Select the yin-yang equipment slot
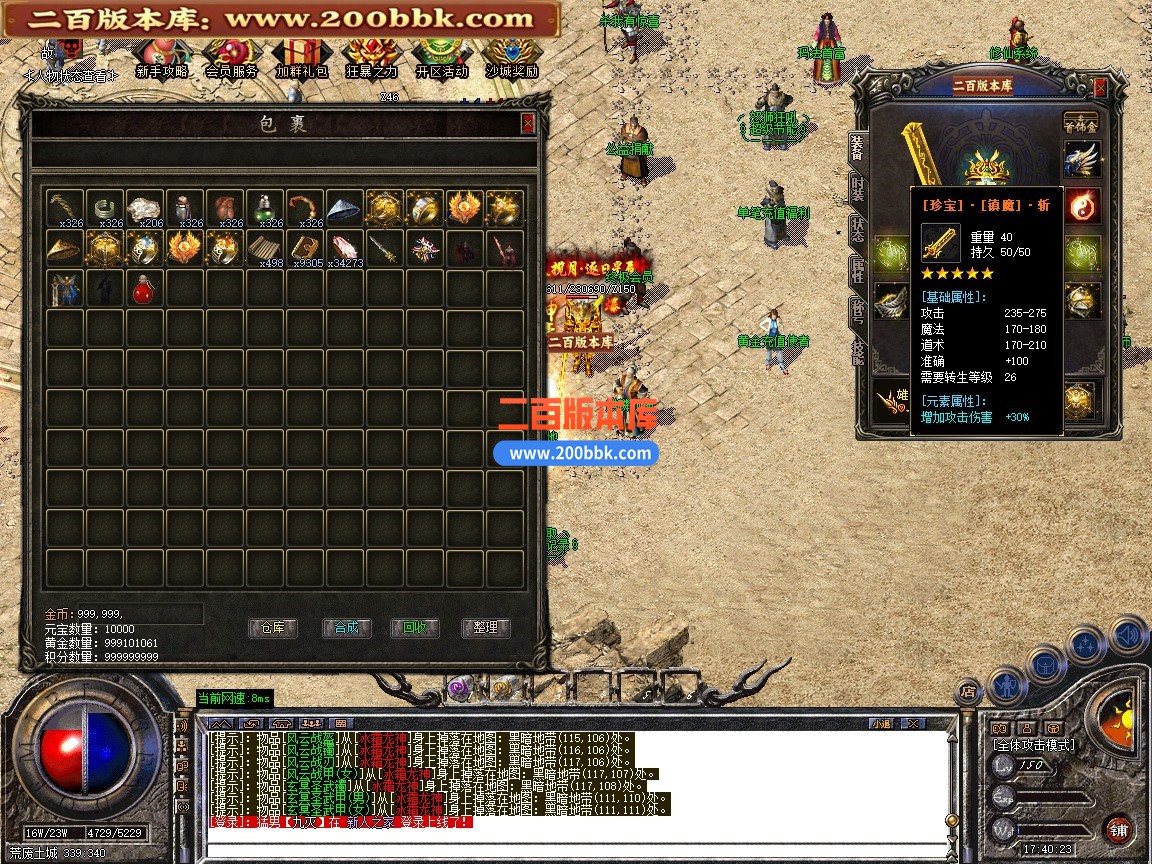This screenshot has width=1152, height=864. tap(1083, 206)
